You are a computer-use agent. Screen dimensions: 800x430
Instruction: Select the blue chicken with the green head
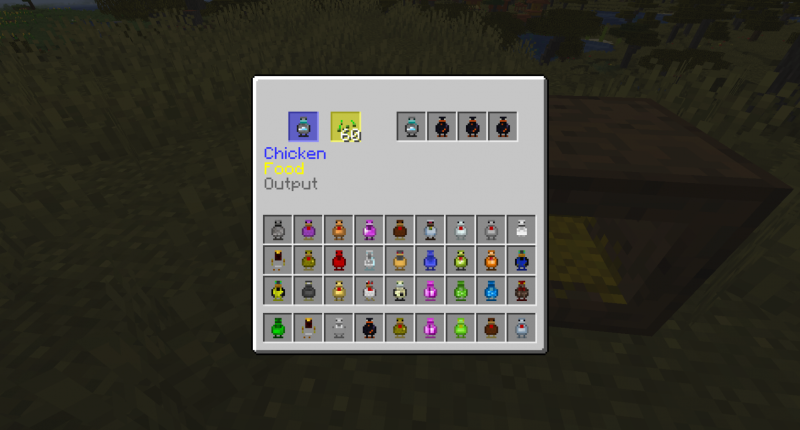520,260
